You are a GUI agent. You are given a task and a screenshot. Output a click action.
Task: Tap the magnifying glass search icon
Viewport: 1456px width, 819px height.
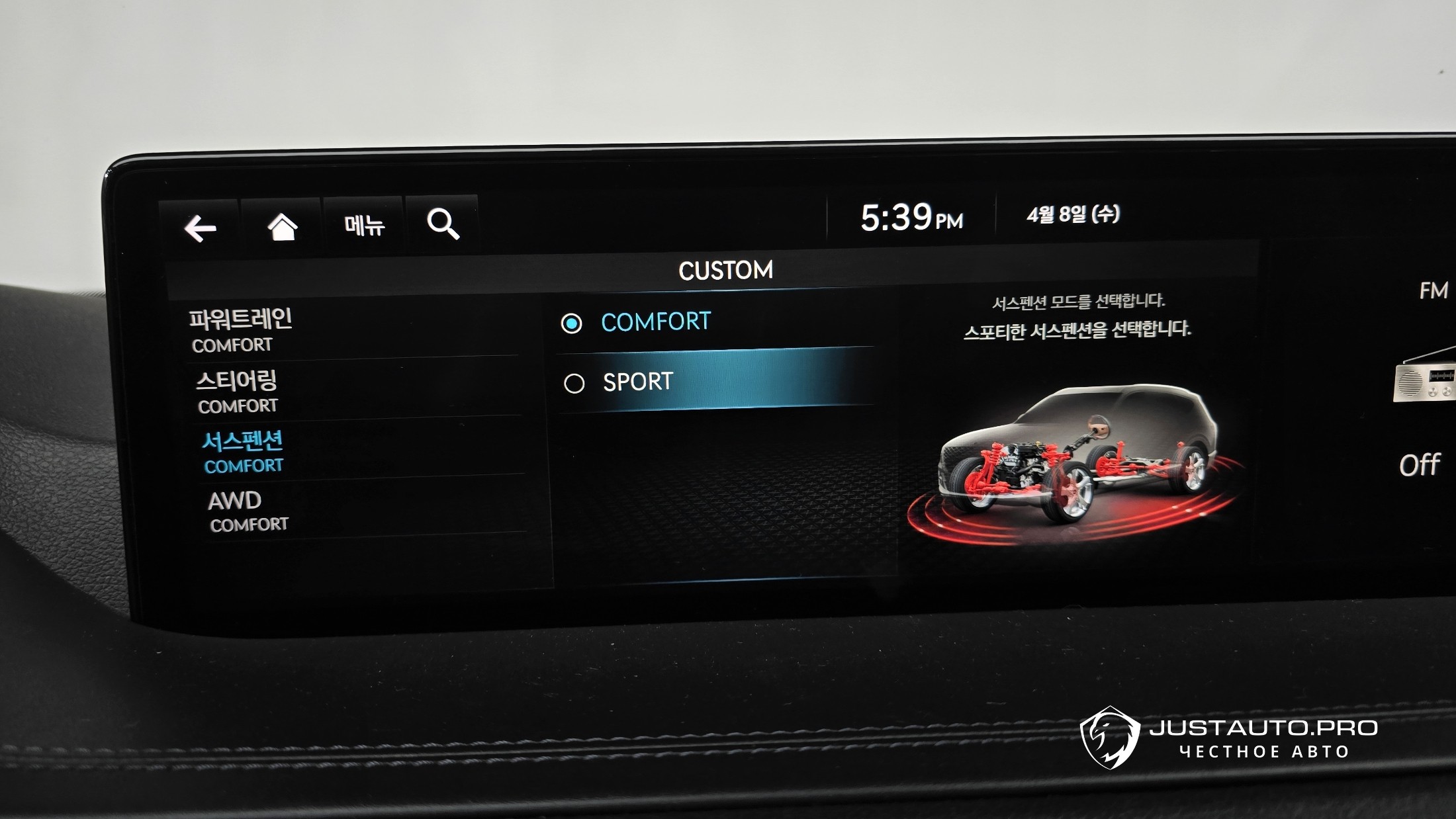pos(443,224)
